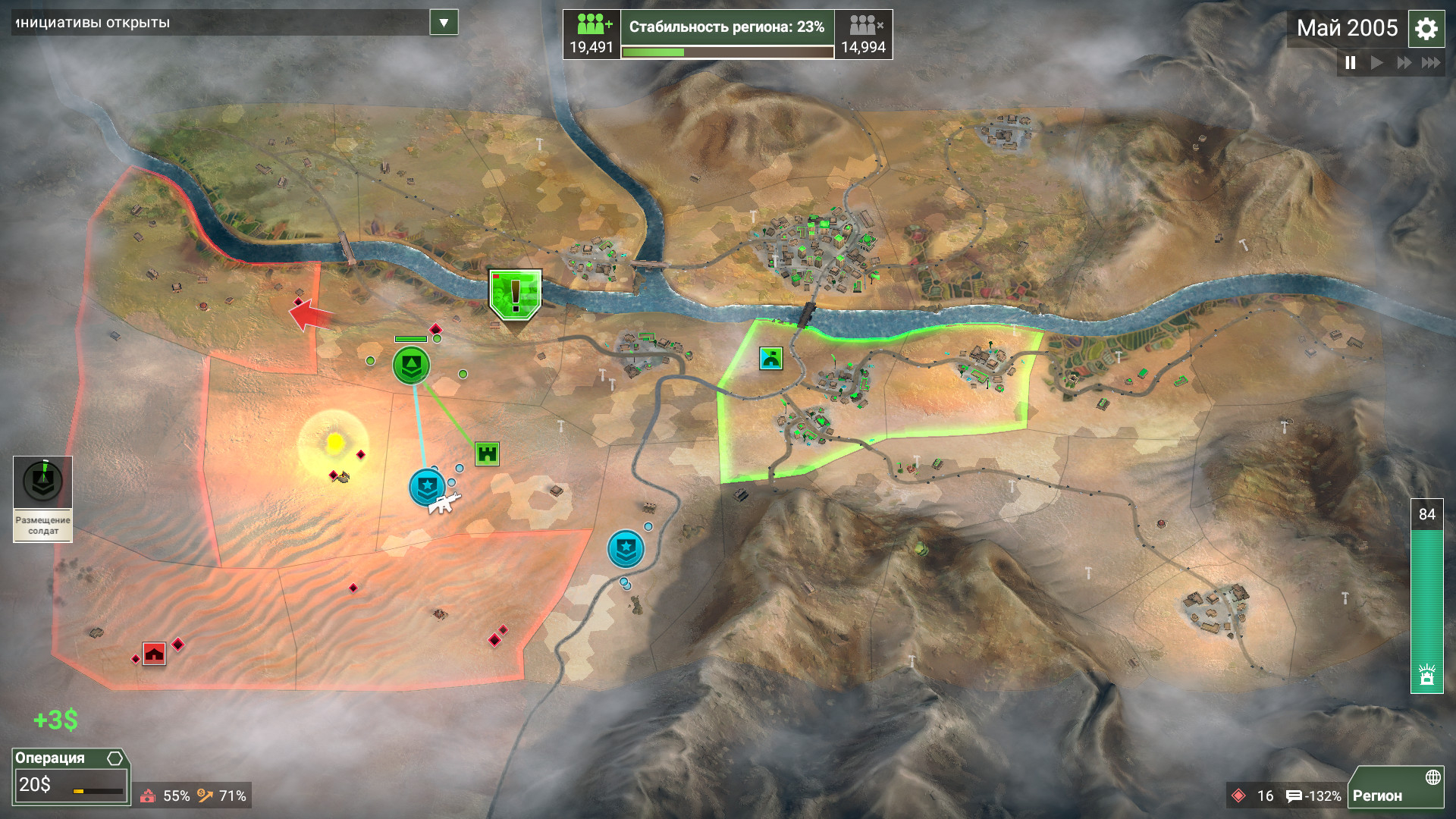1456x819 pixels.
Task: Click the globe icon on the Регион tab
Action: point(1433,777)
